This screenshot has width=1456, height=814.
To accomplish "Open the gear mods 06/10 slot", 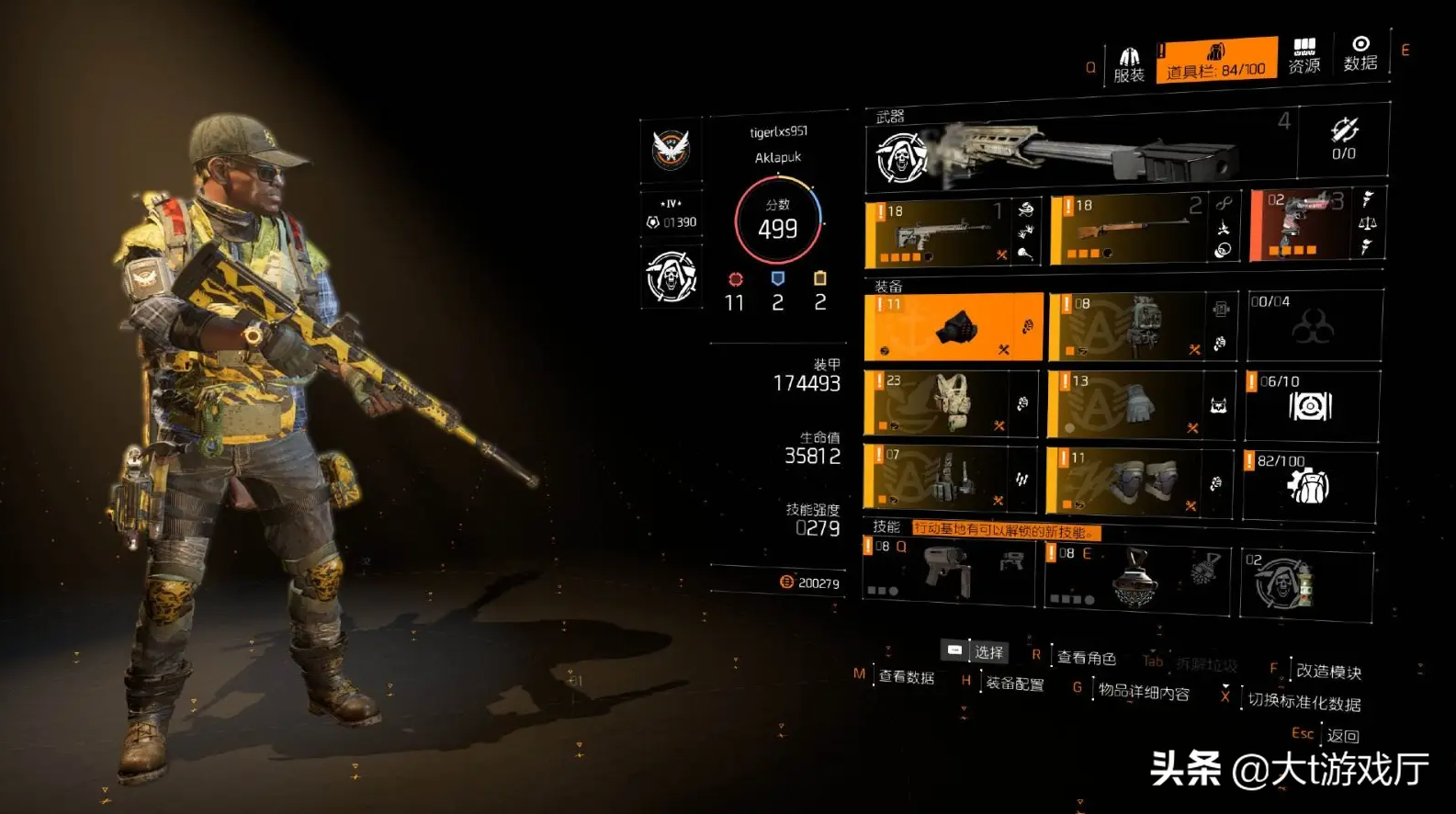I will coord(1311,402).
